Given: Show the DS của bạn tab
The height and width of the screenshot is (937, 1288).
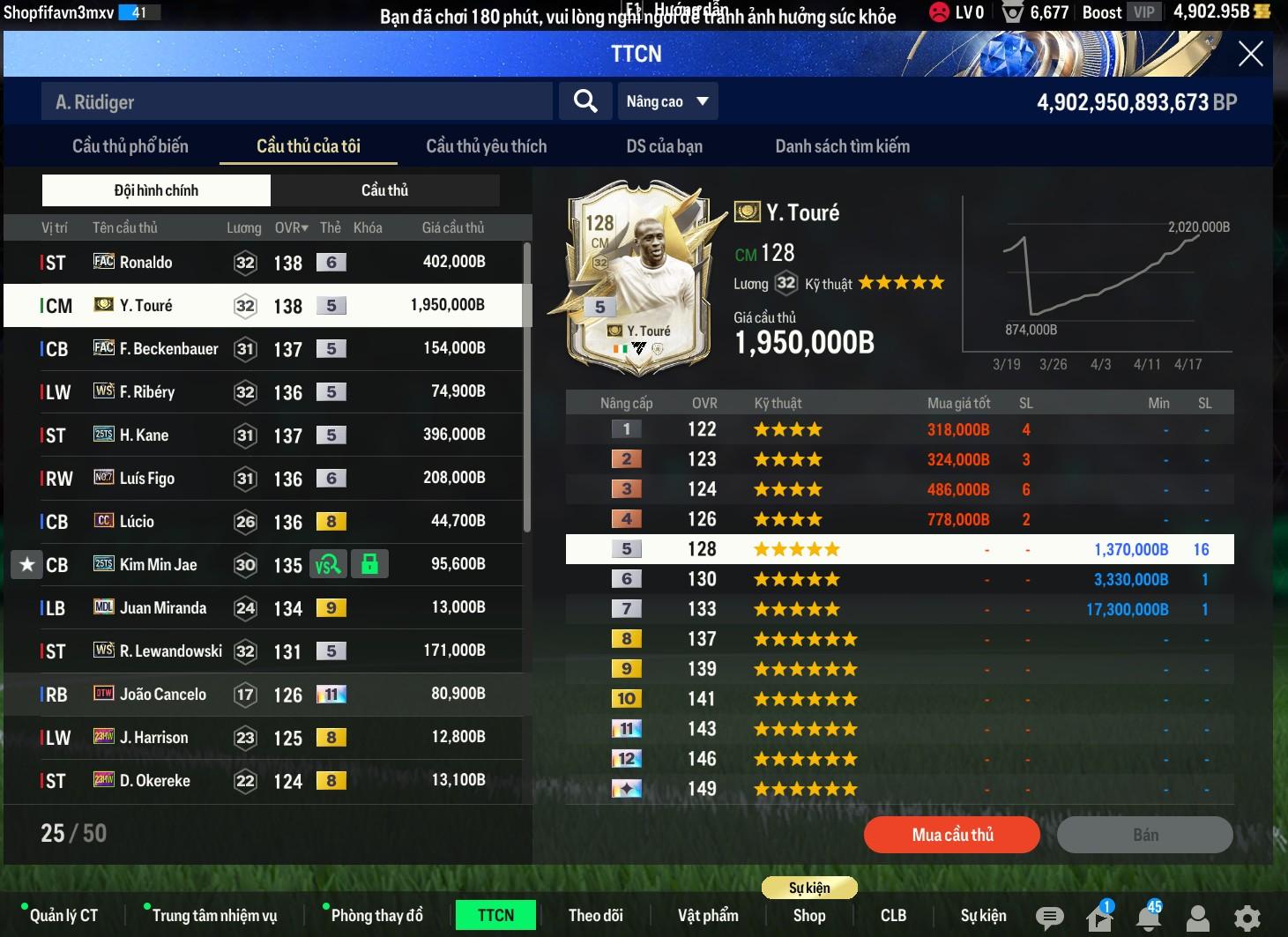Looking at the screenshot, I should pos(664,146).
